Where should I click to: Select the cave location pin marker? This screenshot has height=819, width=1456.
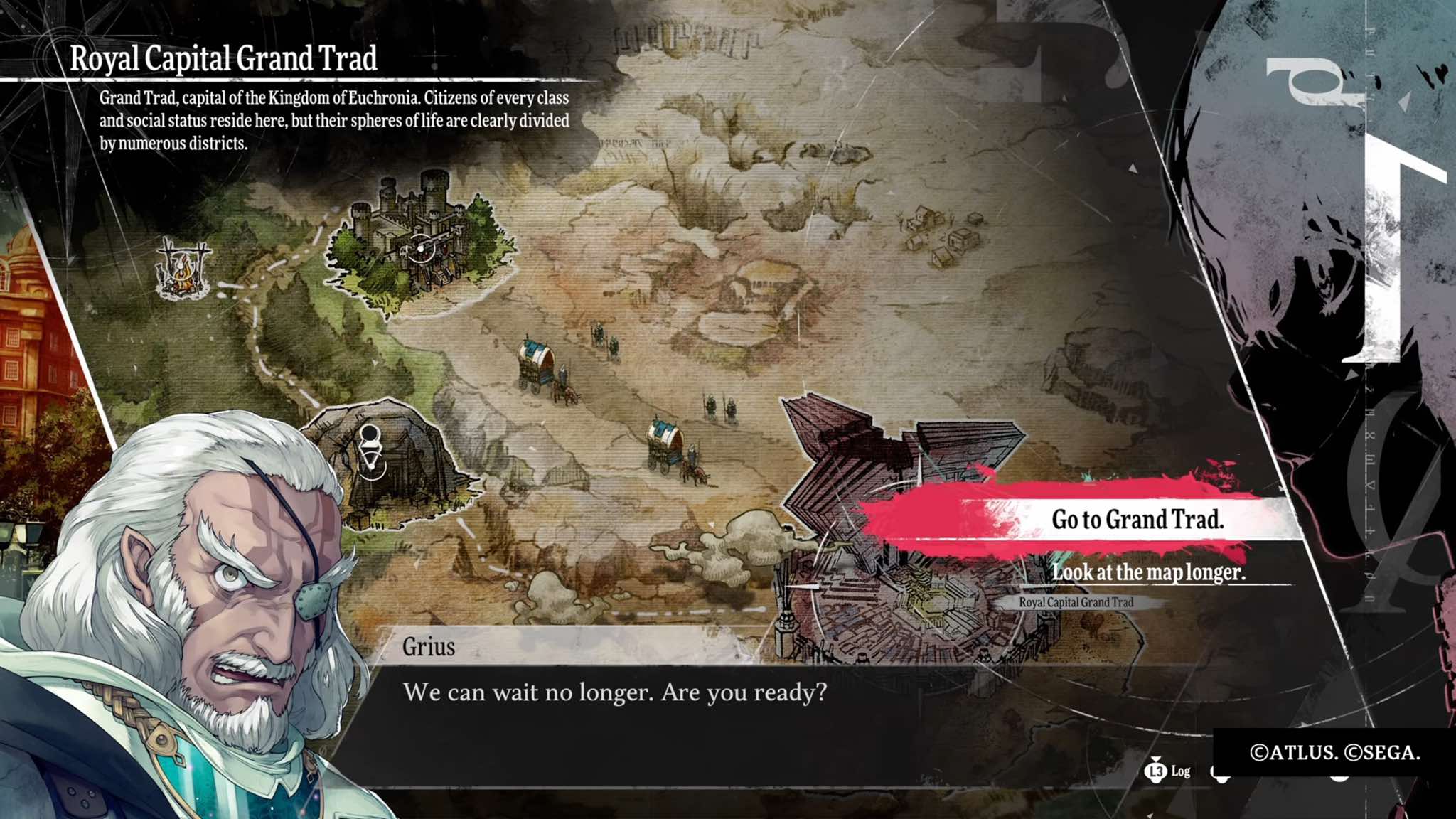tap(370, 448)
